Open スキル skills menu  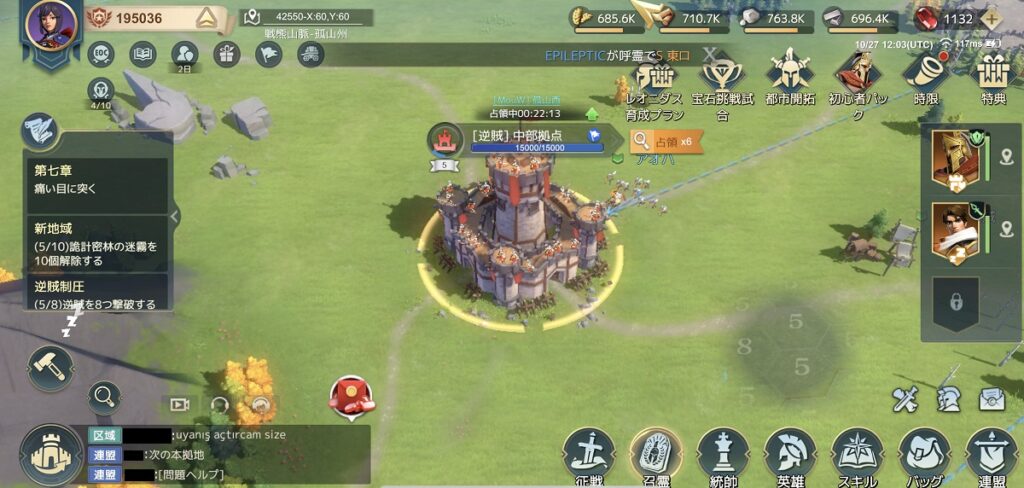(857, 452)
